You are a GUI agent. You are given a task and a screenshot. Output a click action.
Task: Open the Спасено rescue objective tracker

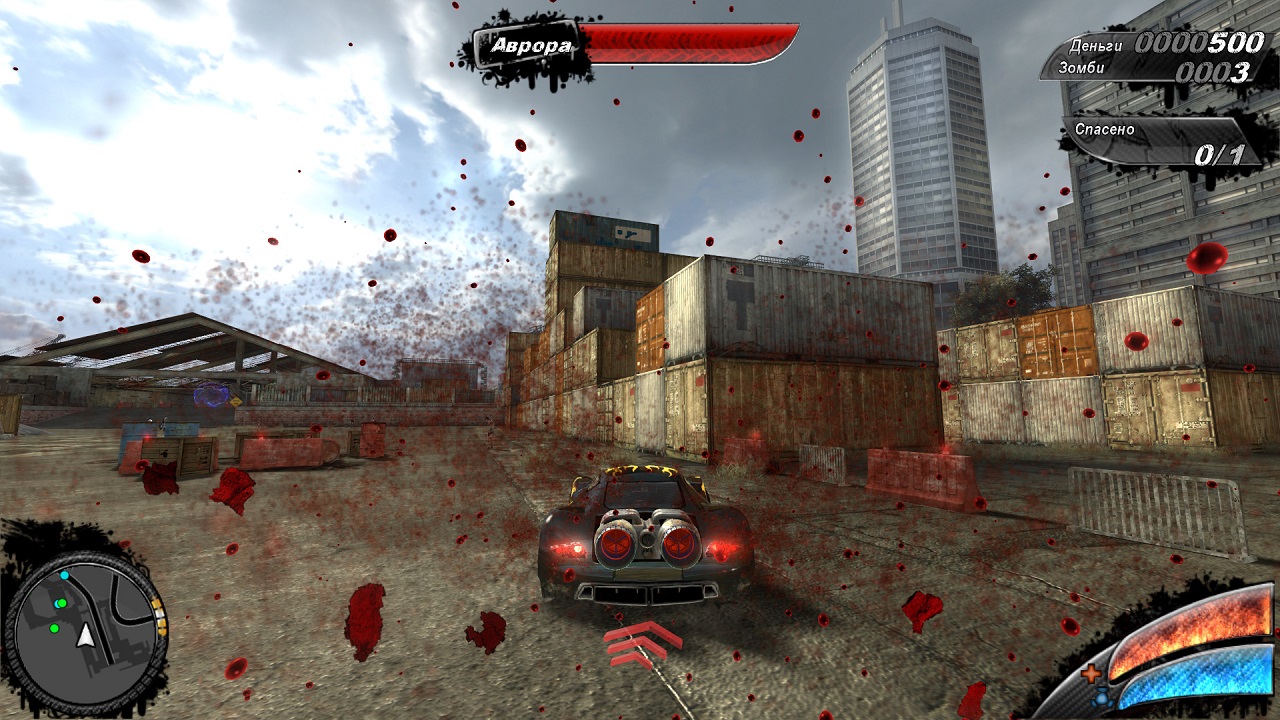[x=1161, y=142]
